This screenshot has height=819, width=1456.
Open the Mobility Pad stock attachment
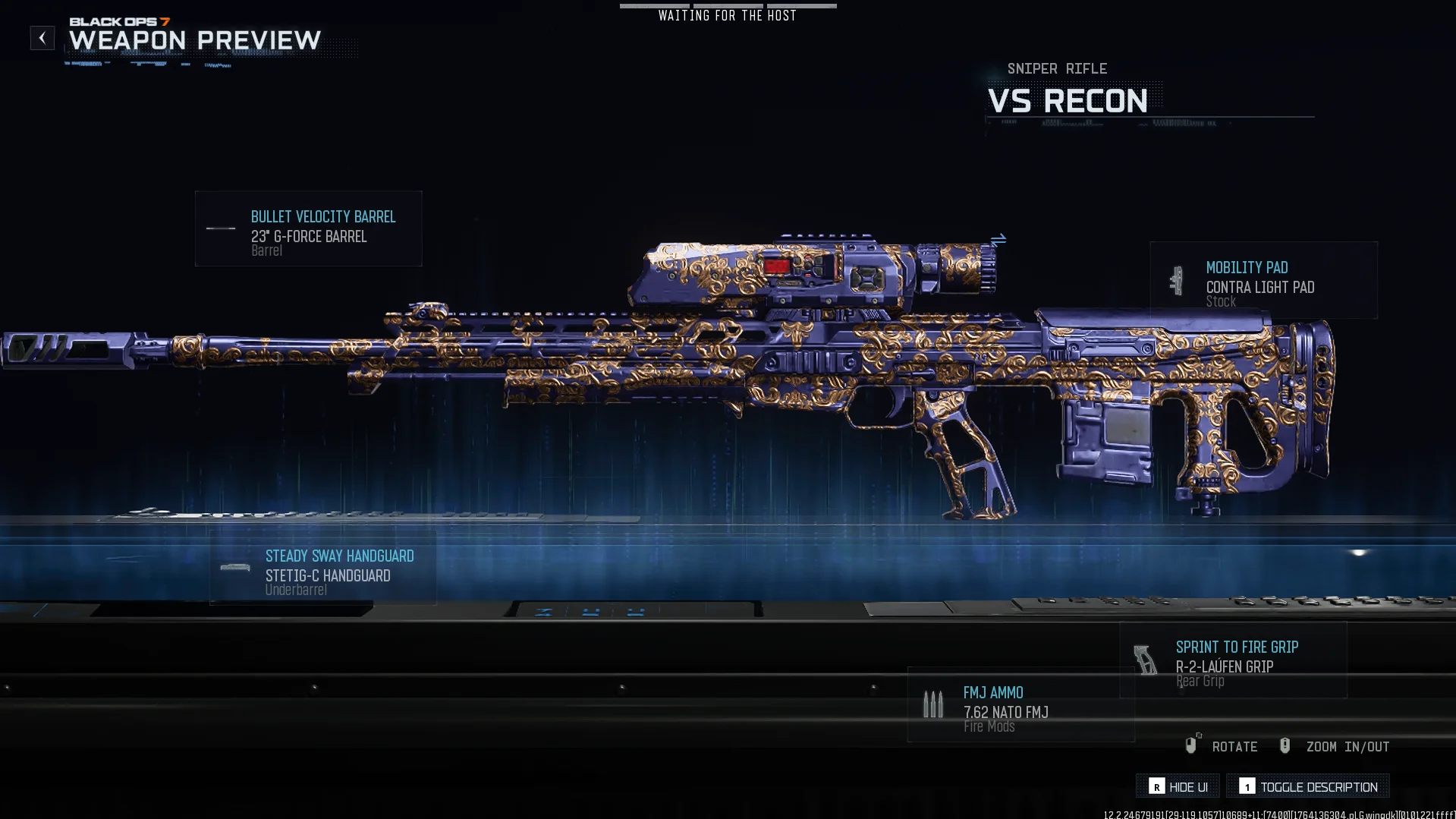1263,280
